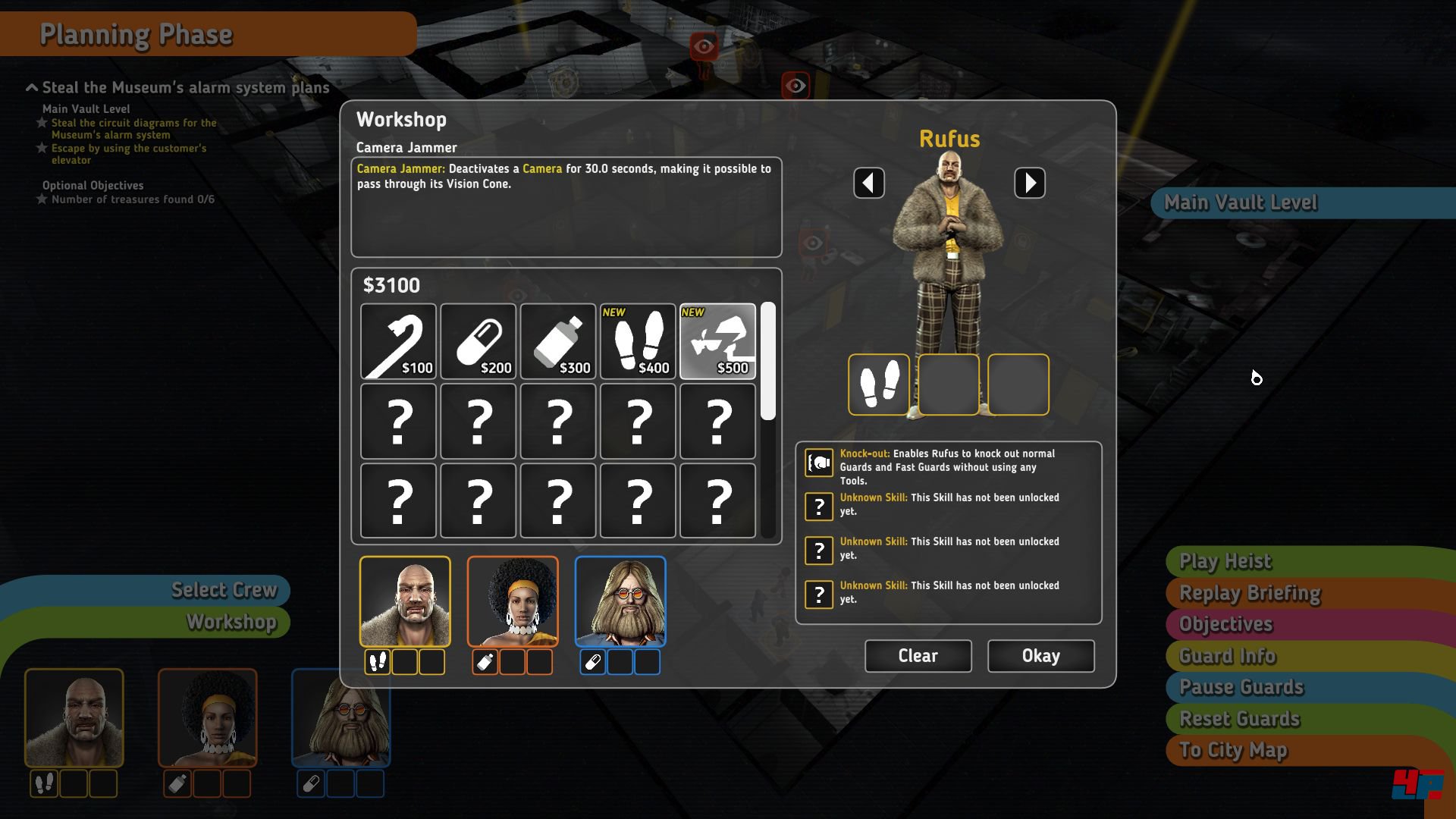This screenshot has height=819, width=1456.
Task: Select the new Sneakers item for $400
Action: click(638, 340)
